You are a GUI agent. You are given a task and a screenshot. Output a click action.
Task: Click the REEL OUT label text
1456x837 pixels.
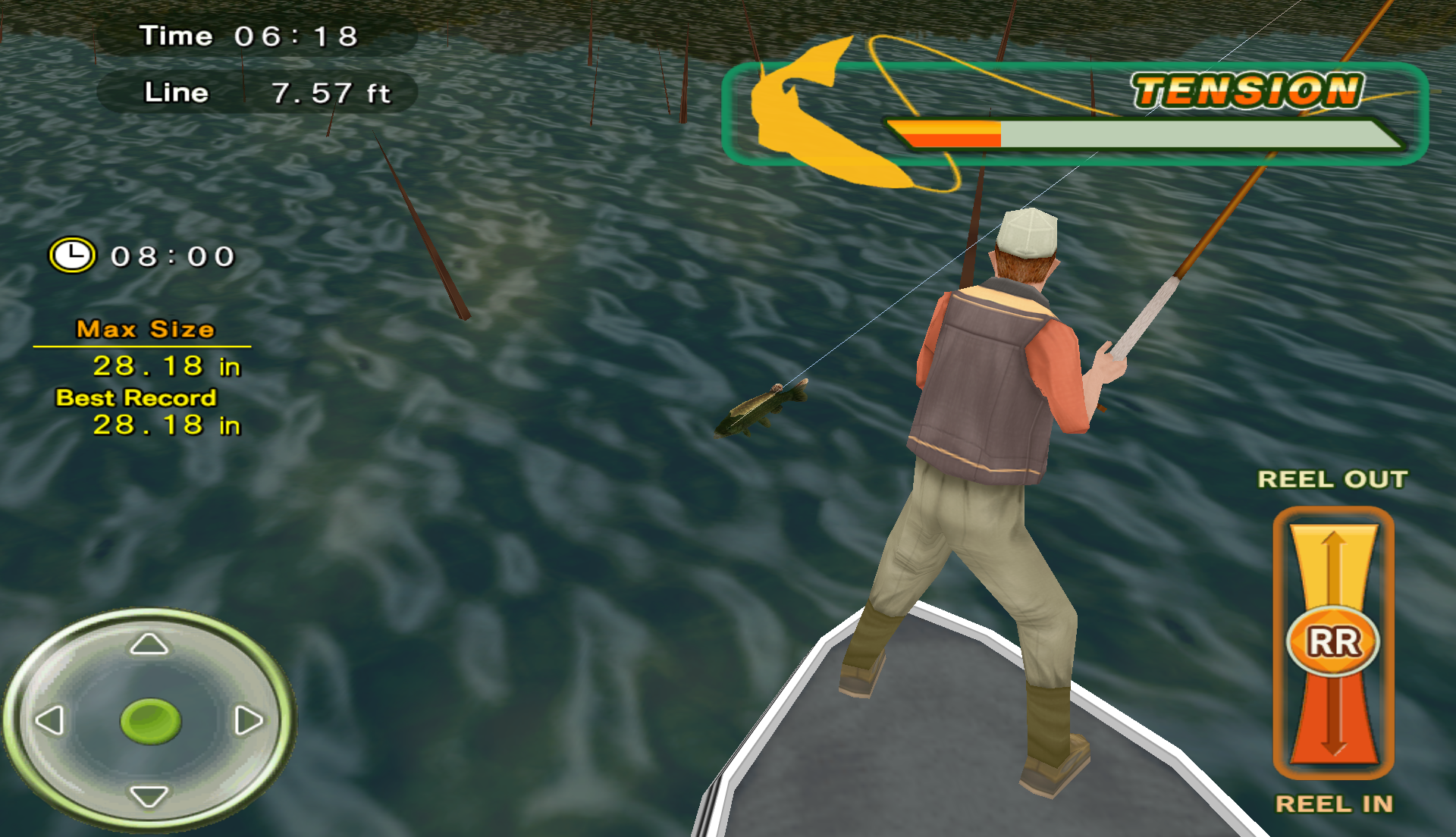[1332, 479]
